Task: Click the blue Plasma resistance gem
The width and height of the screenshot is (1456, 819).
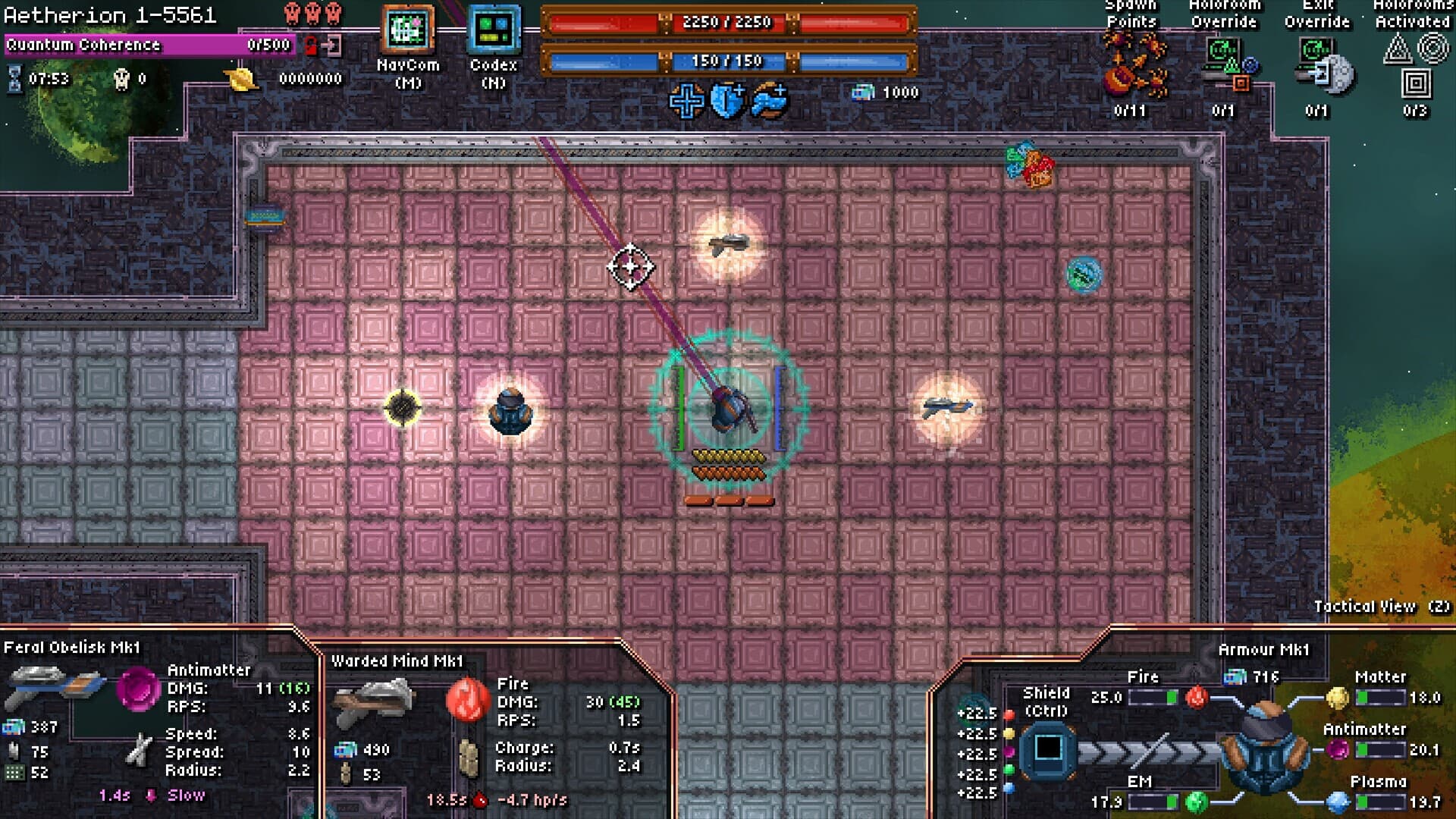Action: coord(1338,801)
